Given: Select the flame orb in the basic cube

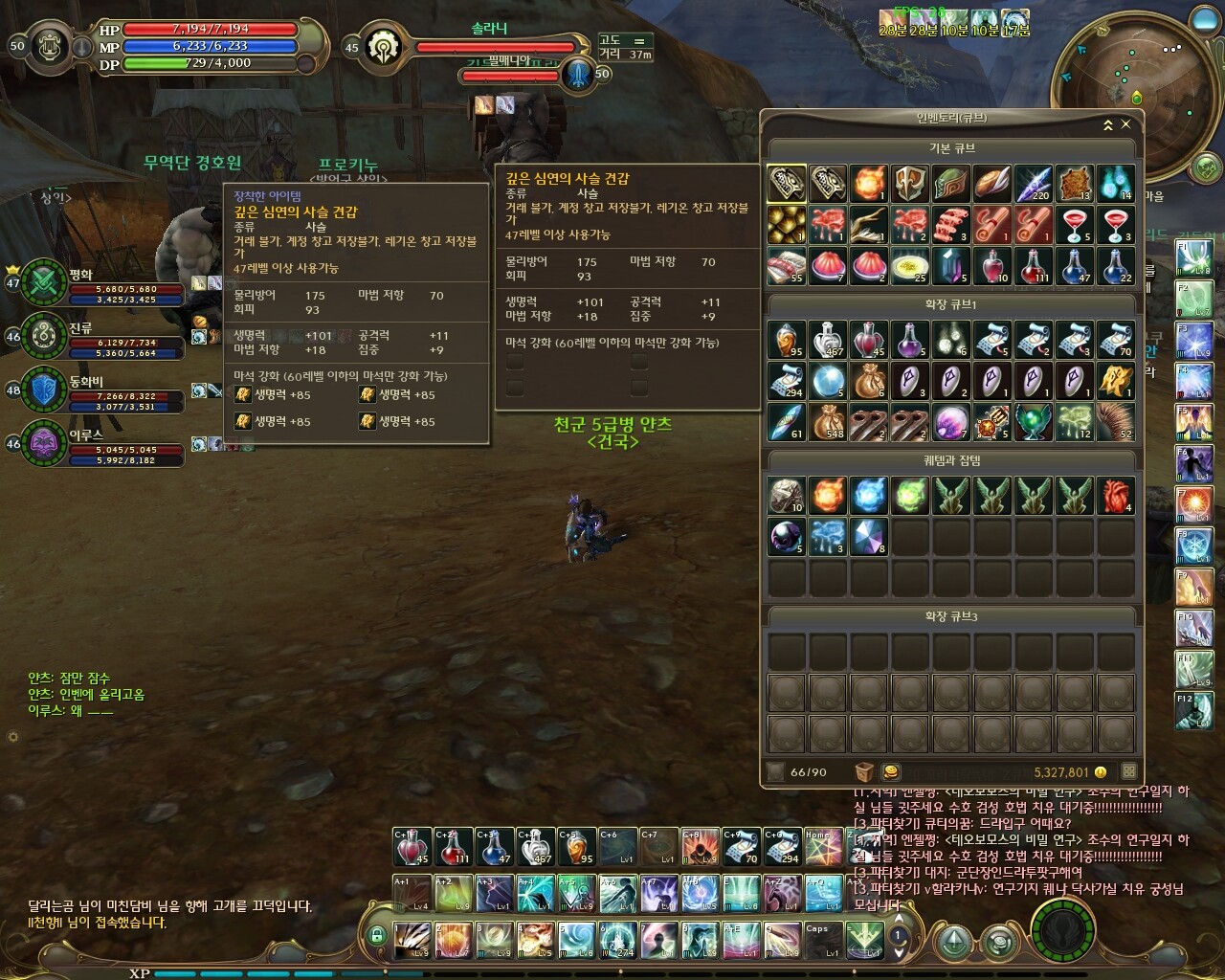Looking at the screenshot, I should (869, 183).
